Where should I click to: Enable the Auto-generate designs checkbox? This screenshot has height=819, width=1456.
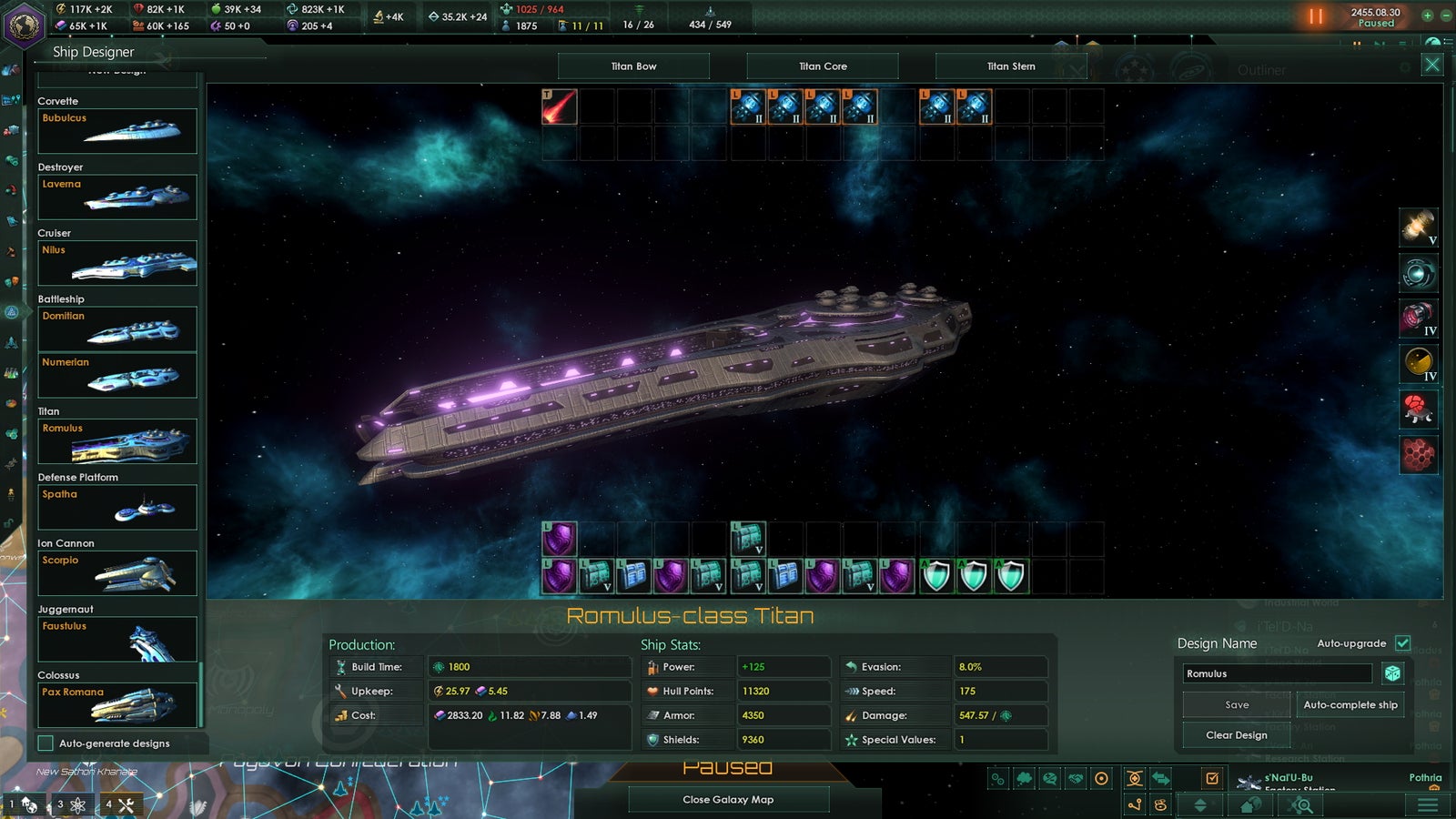43,743
